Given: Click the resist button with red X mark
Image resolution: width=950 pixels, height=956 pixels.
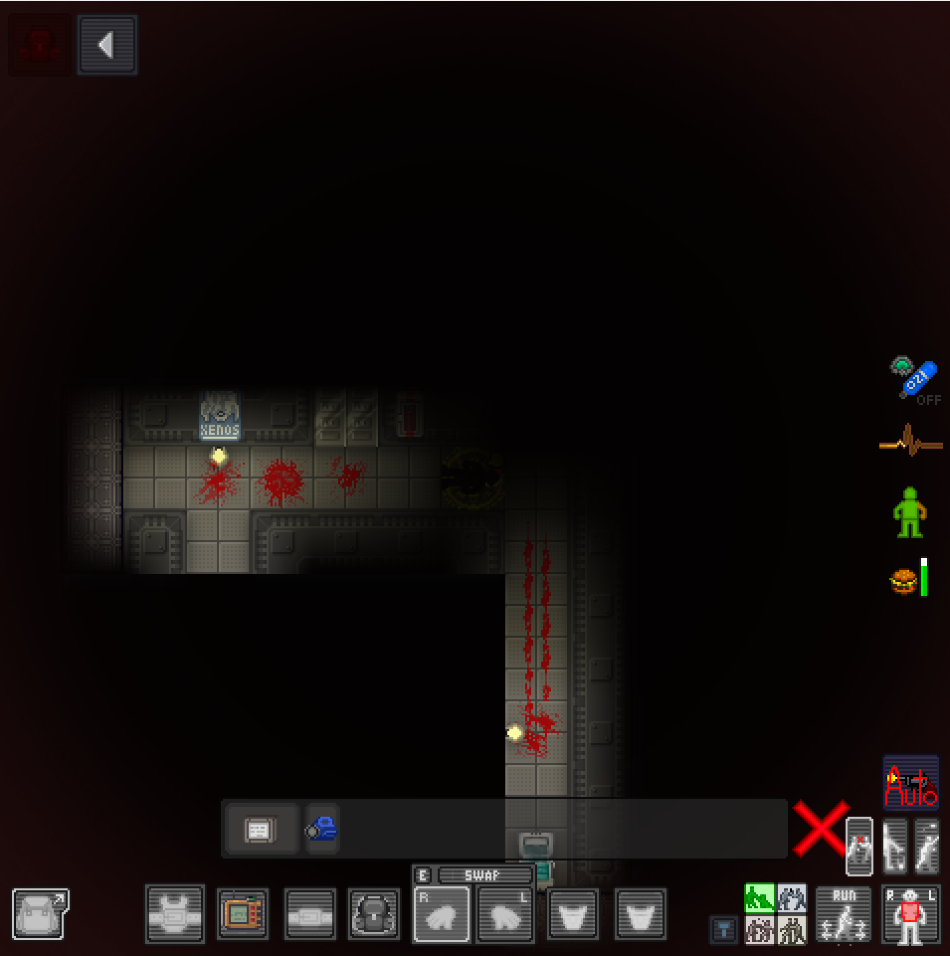Looking at the screenshot, I should pyautogui.click(x=860, y=846).
